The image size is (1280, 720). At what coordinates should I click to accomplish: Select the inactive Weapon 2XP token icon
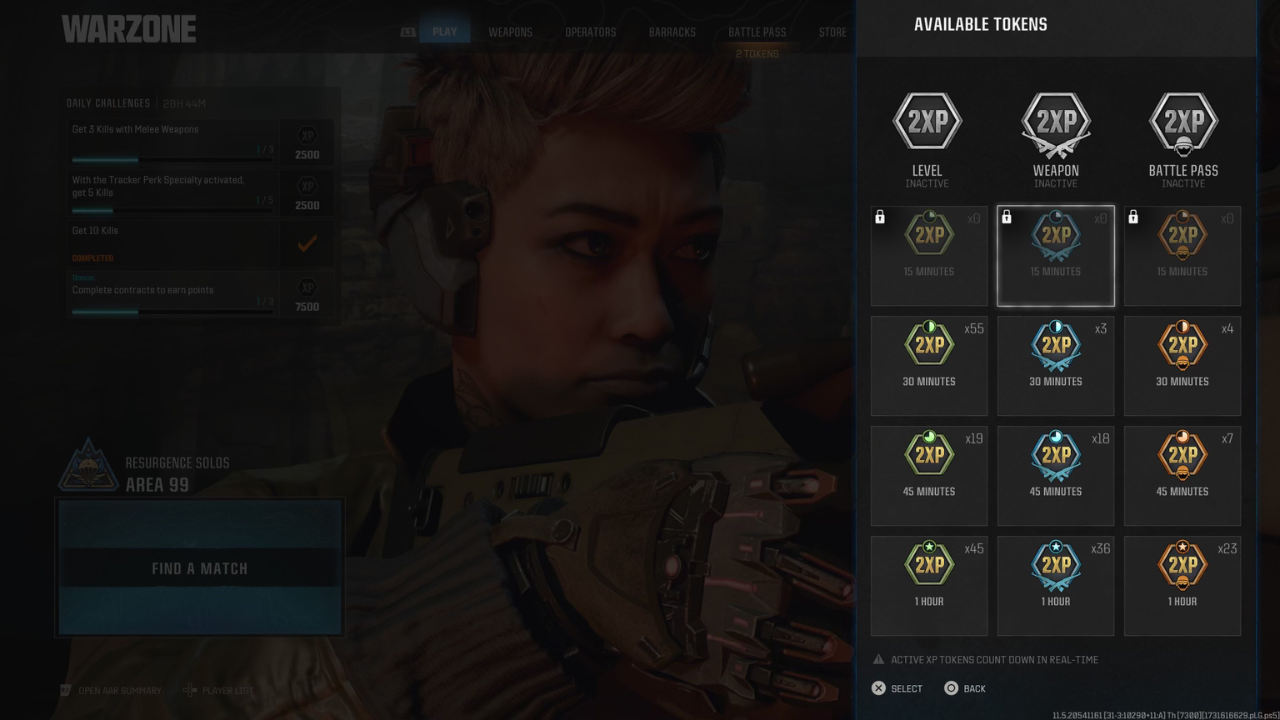point(1055,120)
